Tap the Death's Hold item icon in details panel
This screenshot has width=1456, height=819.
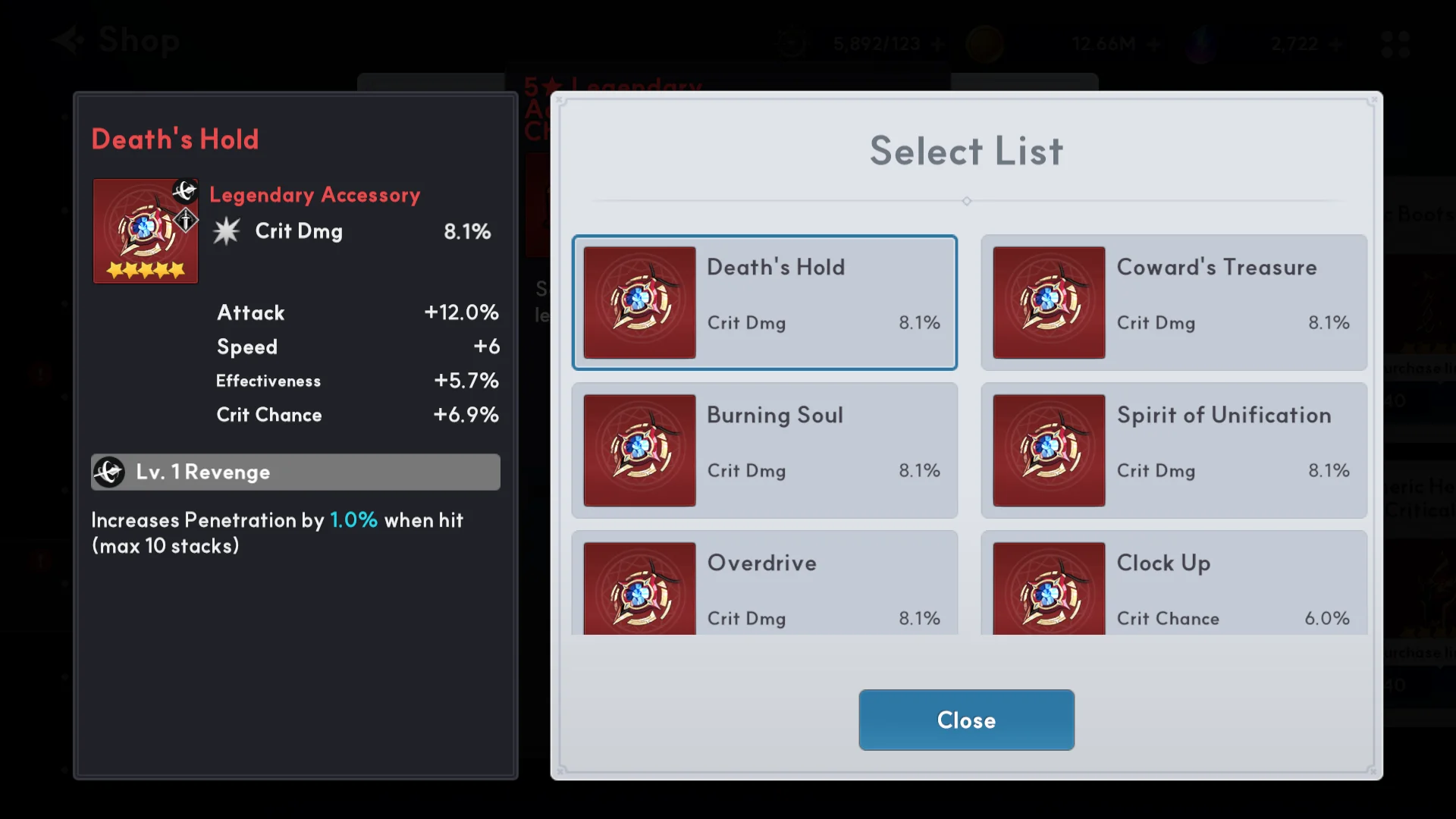146,231
